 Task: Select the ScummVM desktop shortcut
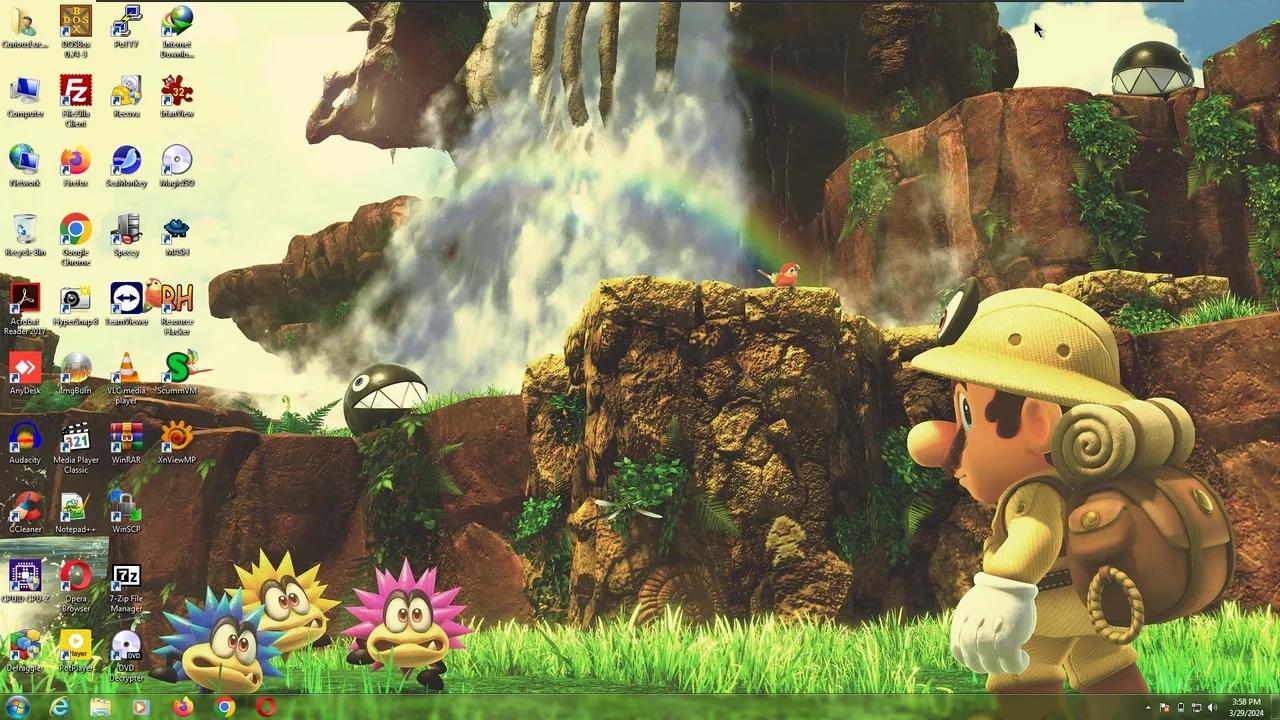pos(177,372)
